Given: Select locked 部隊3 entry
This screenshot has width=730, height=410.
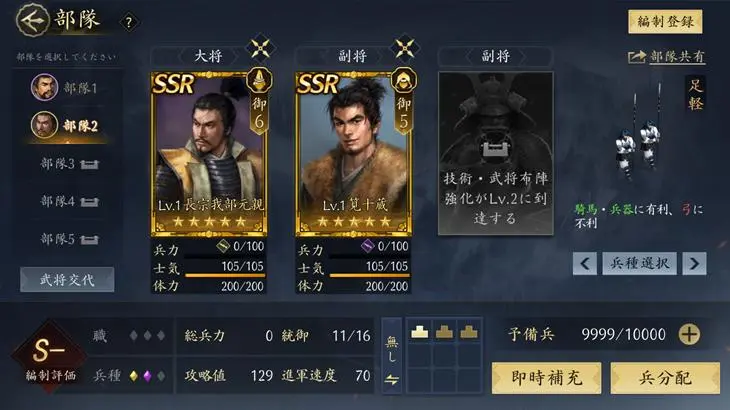Looking at the screenshot, I should [x=68, y=163].
